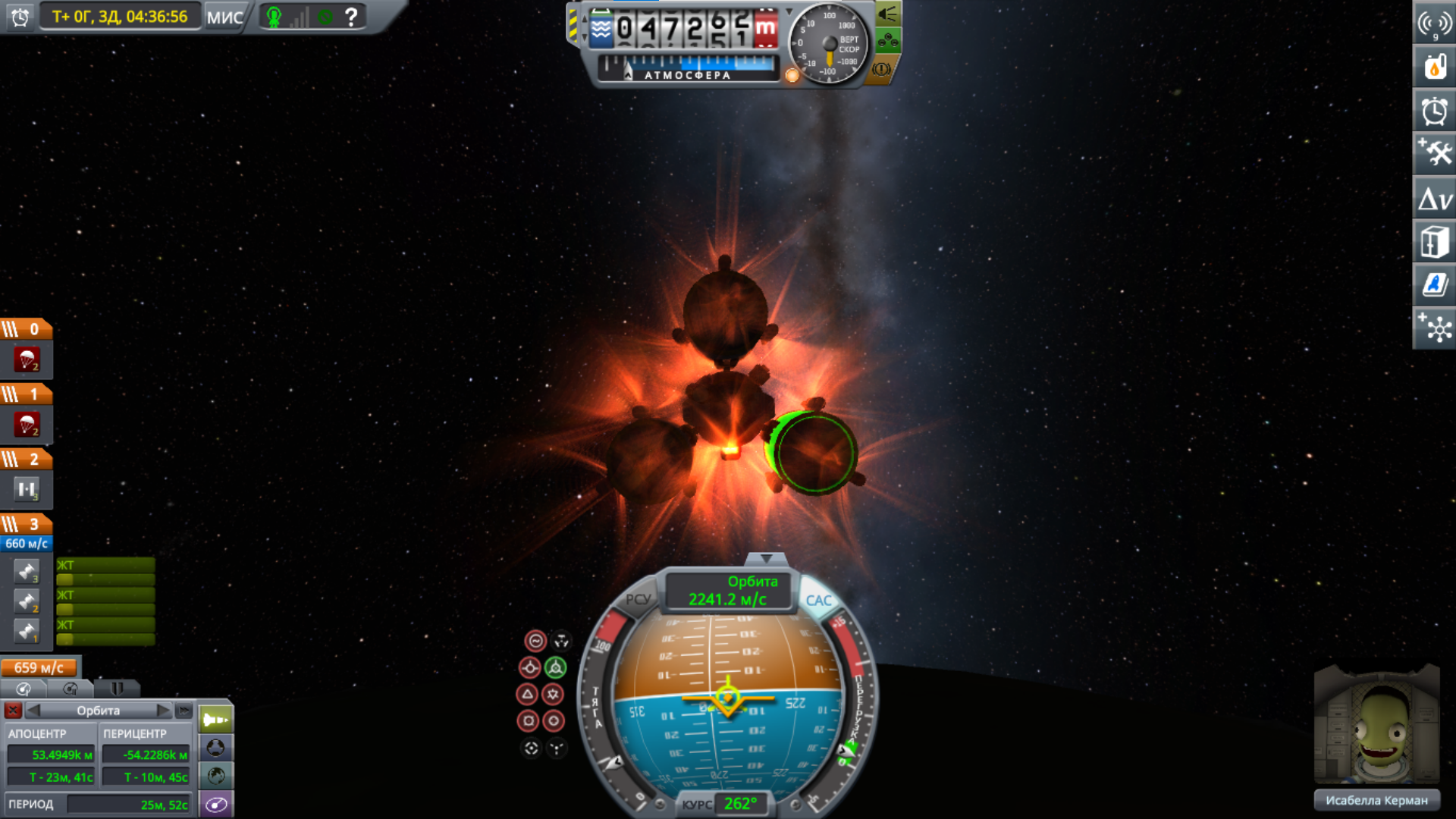
Task: Toggle the lights button beside the altimeter
Action: [x=888, y=14]
